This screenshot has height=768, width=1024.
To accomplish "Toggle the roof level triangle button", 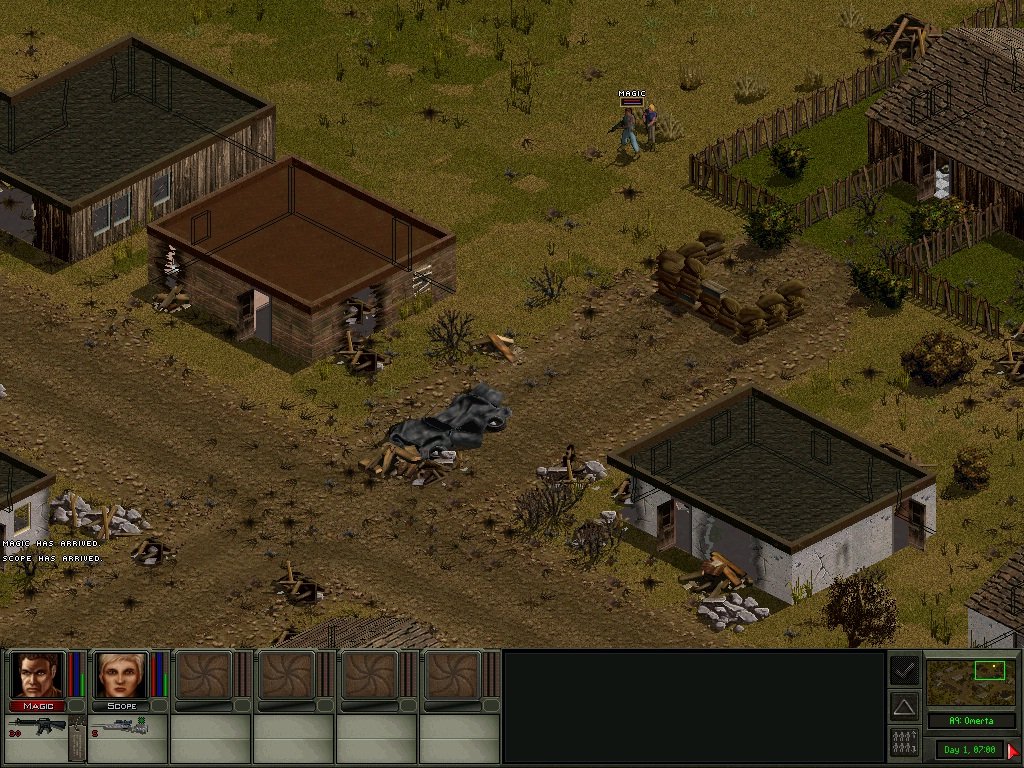I will 904,707.
